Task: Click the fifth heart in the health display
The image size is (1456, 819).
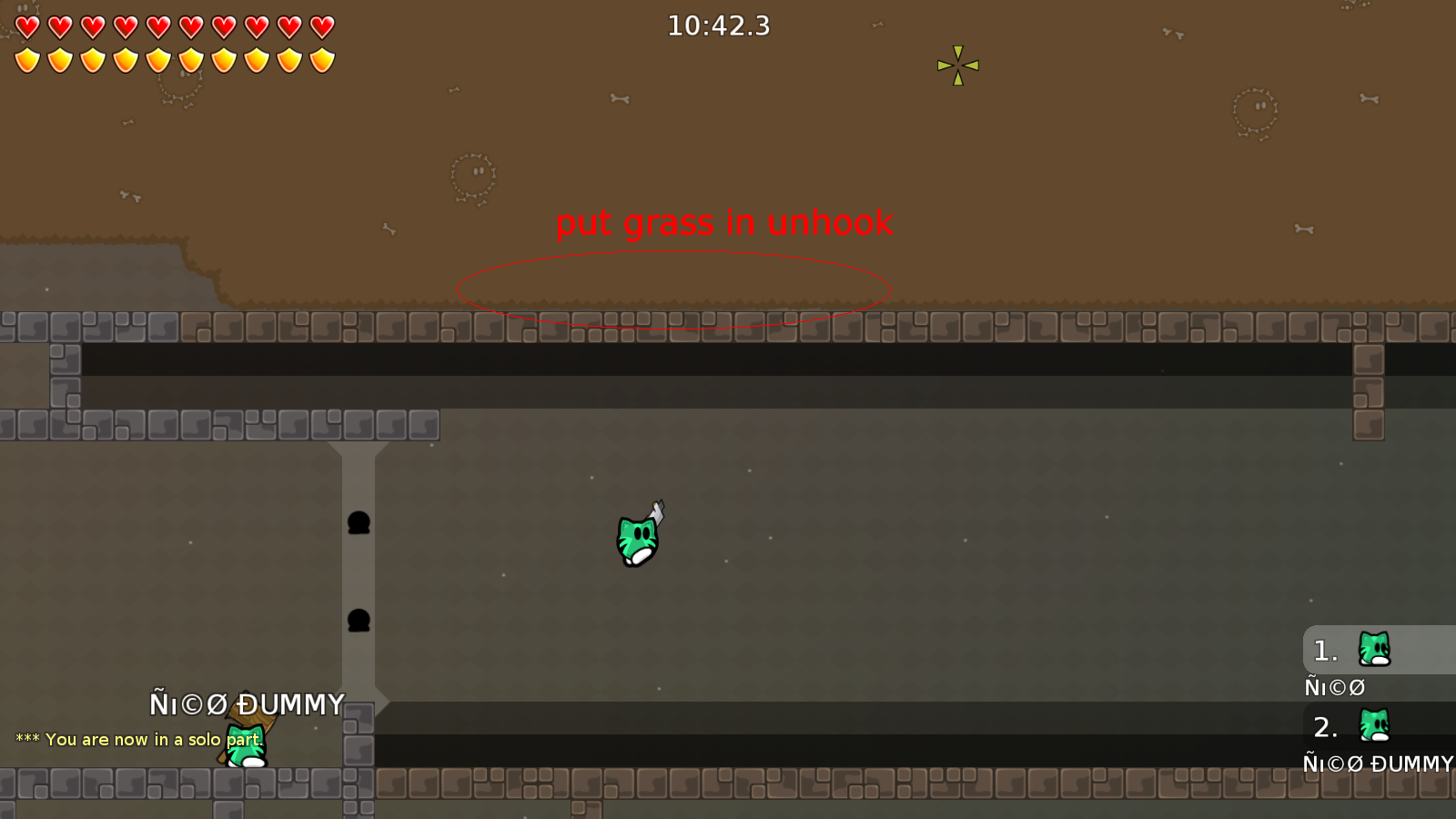Action: [157, 25]
